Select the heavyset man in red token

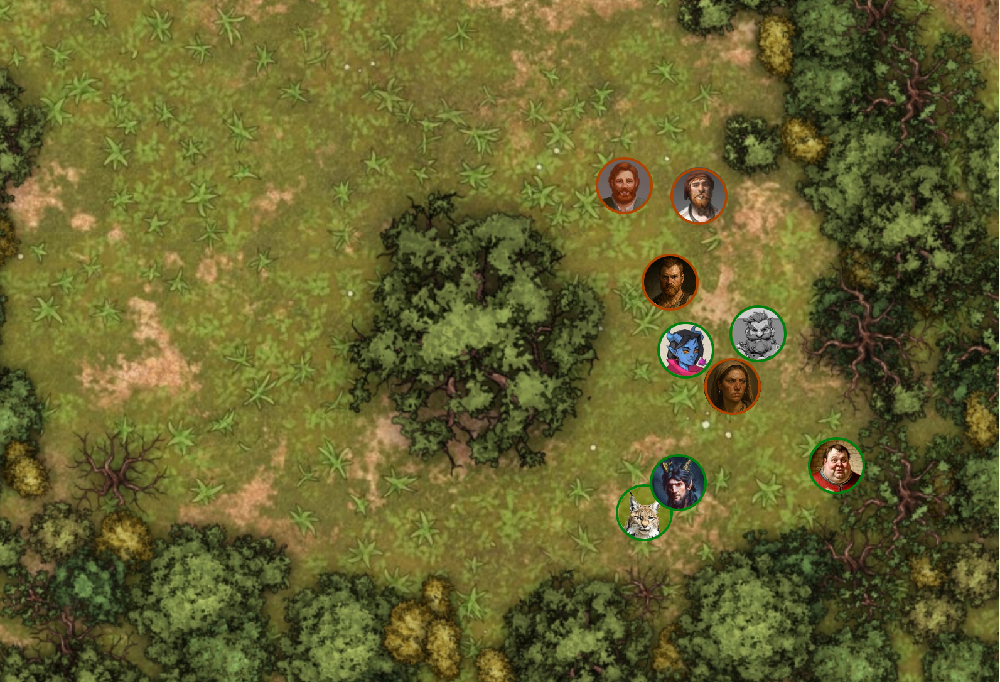click(835, 466)
